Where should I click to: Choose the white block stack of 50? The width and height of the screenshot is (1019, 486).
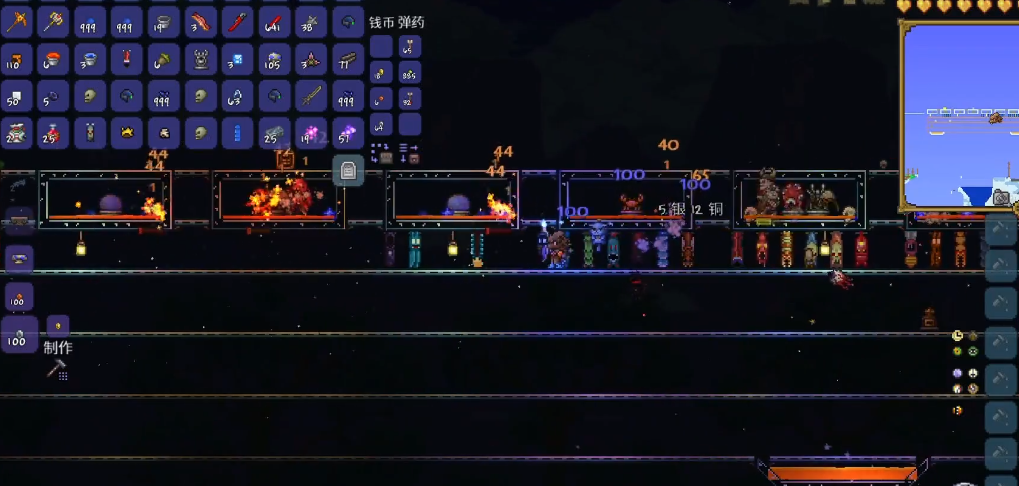(16, 96)
